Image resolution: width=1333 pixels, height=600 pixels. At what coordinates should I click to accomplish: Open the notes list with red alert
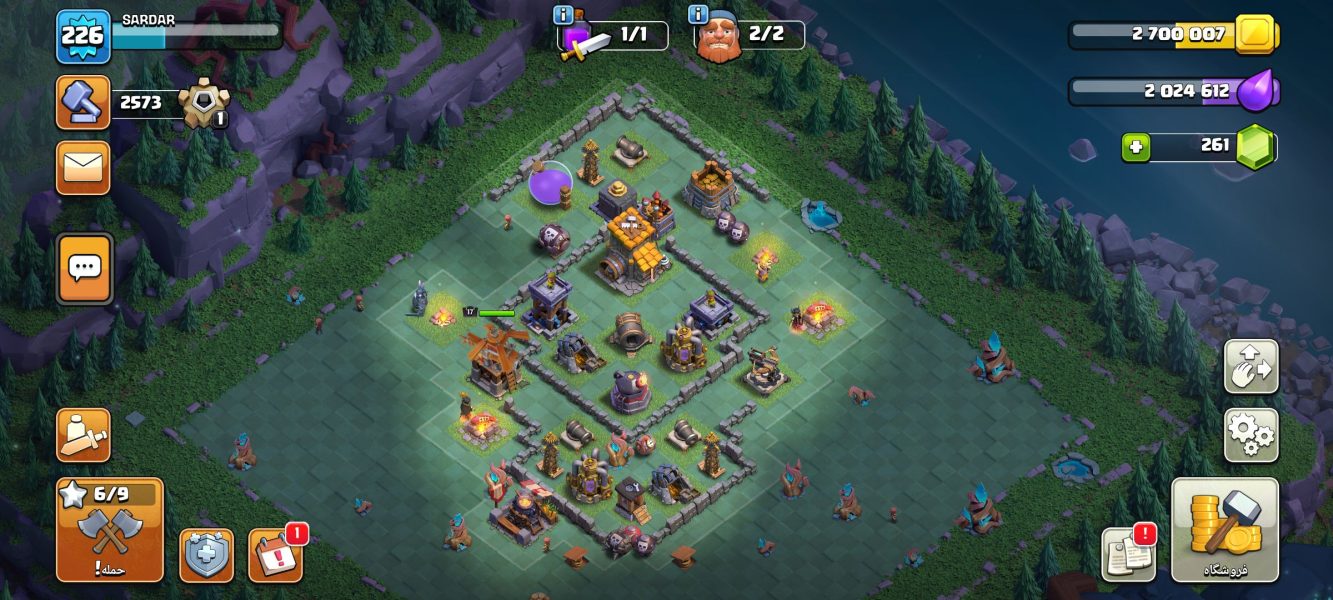pos(1129,555)
